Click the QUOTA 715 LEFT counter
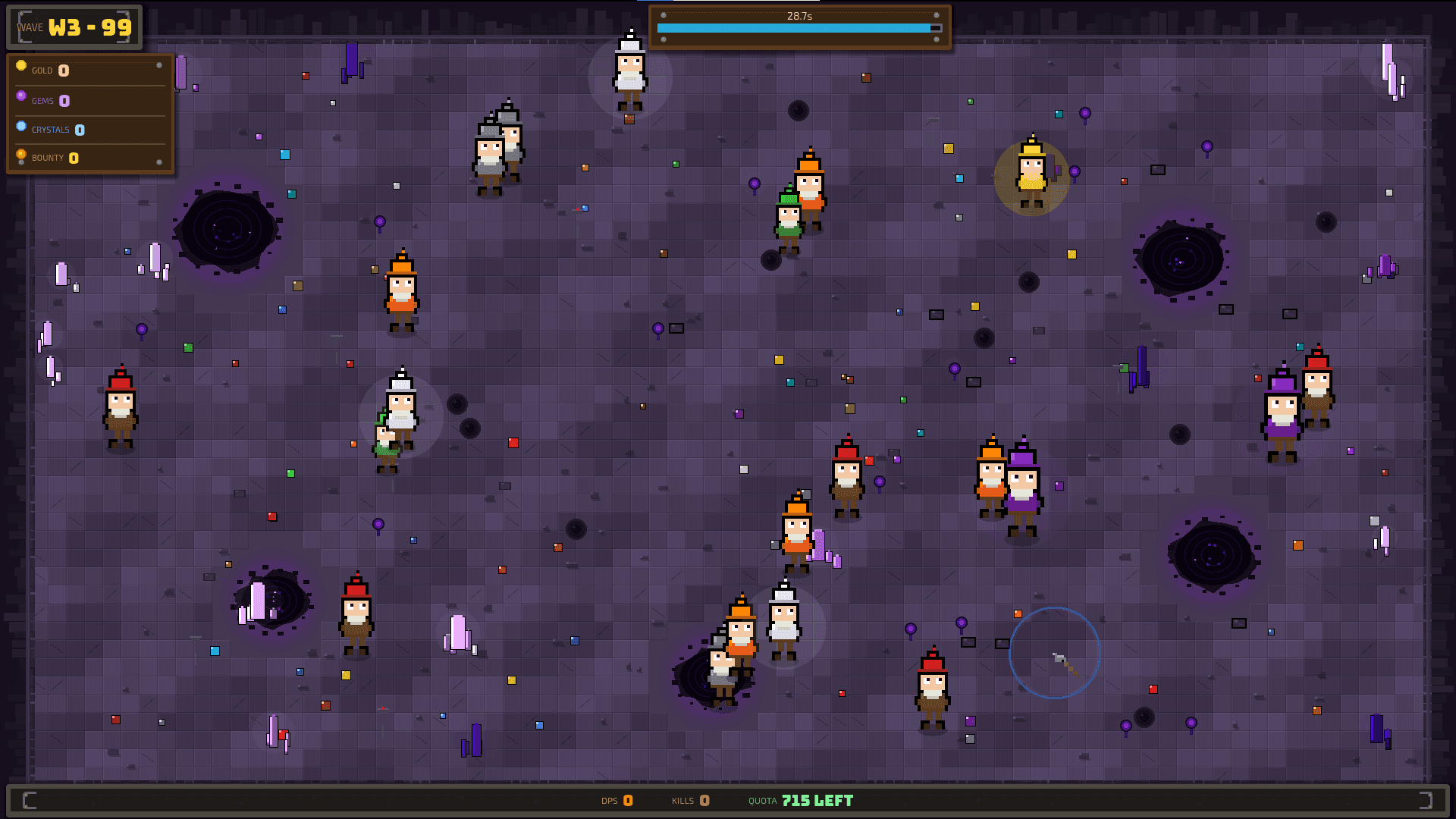Screen dimensions: 1456x819 click(800, 800)
